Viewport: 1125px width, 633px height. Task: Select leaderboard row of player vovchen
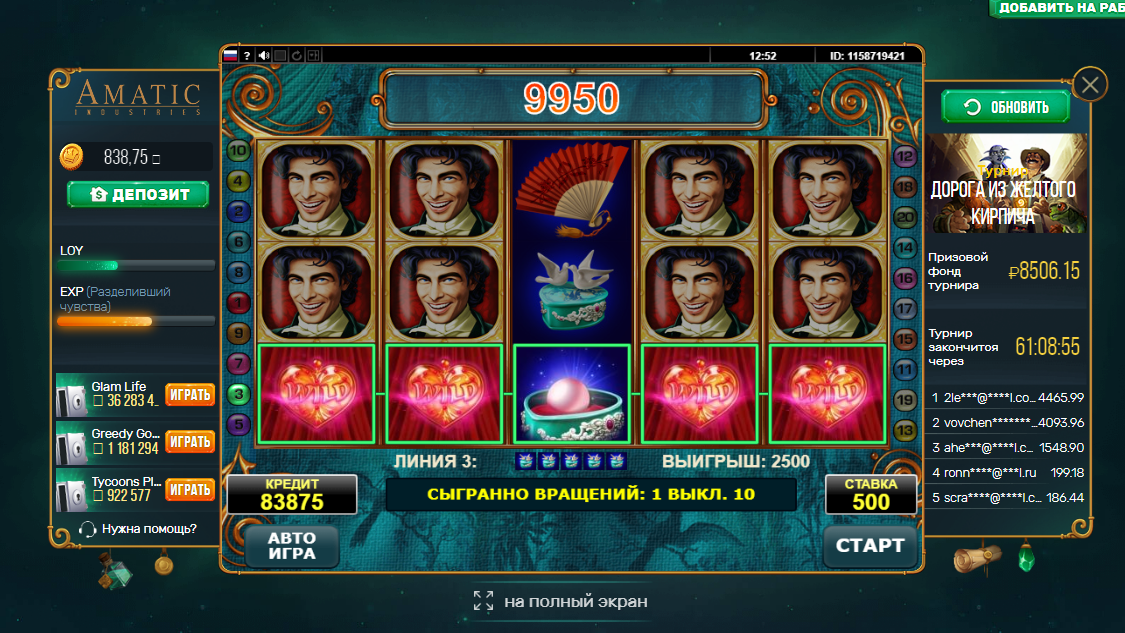click(x=1006, y=422)
